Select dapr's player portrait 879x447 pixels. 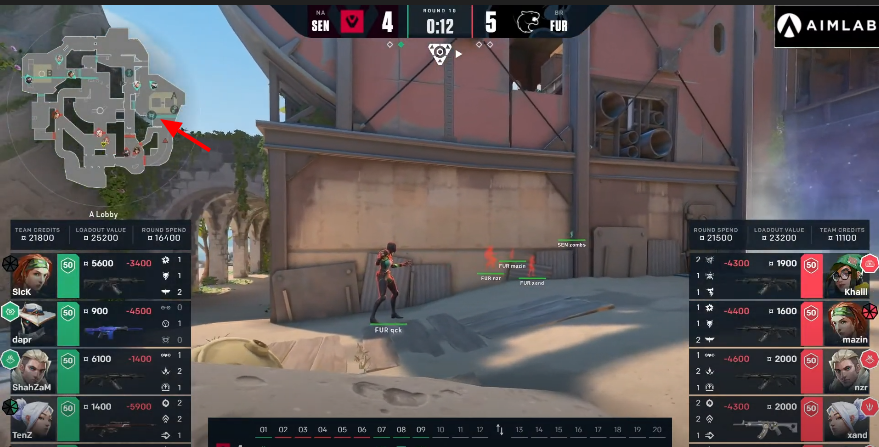click(x=30, y=321)
